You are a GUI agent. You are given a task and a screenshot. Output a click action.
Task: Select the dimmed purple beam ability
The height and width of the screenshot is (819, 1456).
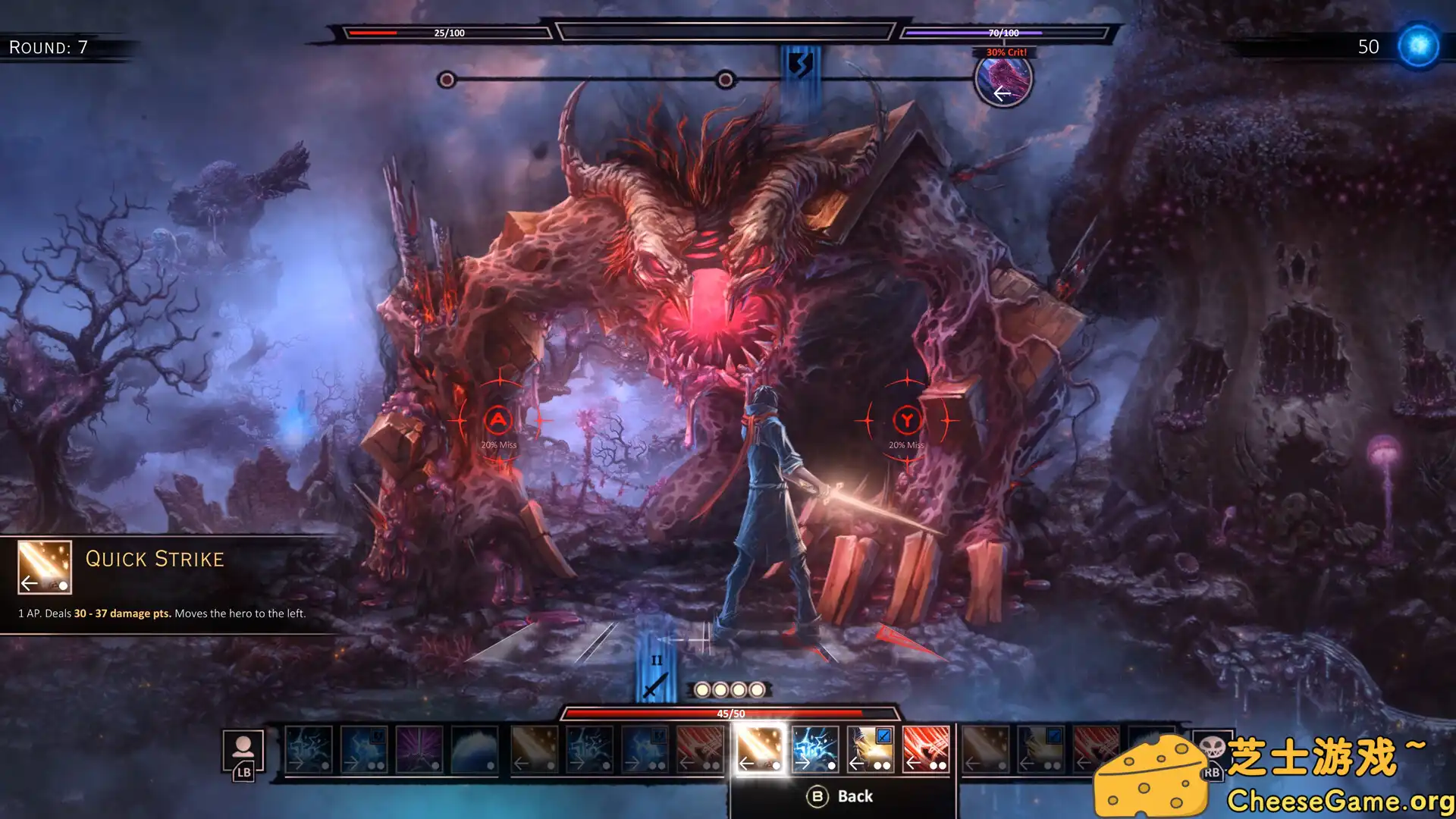click(x=419, y=748)
